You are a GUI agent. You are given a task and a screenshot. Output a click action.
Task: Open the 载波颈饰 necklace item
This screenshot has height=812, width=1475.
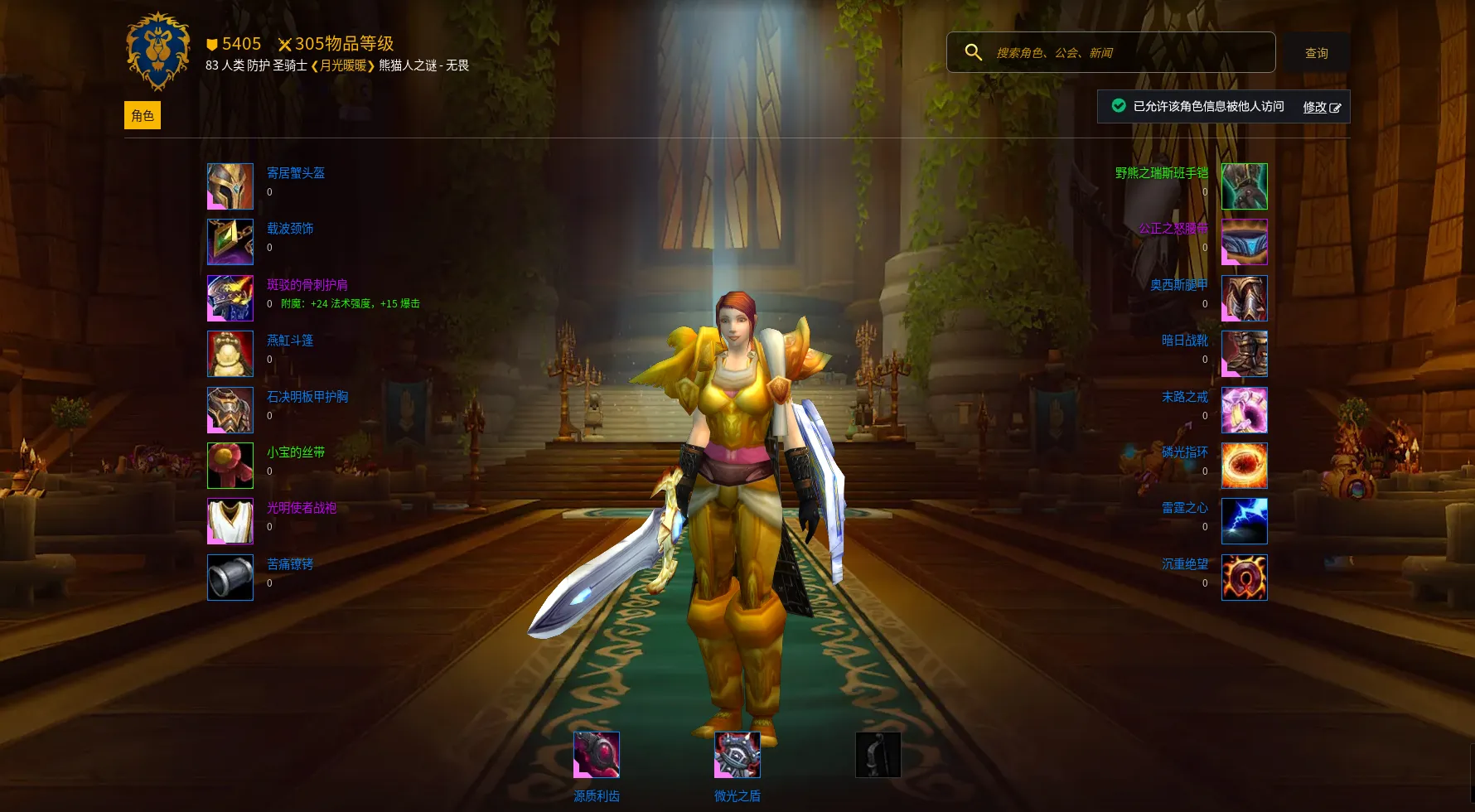click(230, 242)
